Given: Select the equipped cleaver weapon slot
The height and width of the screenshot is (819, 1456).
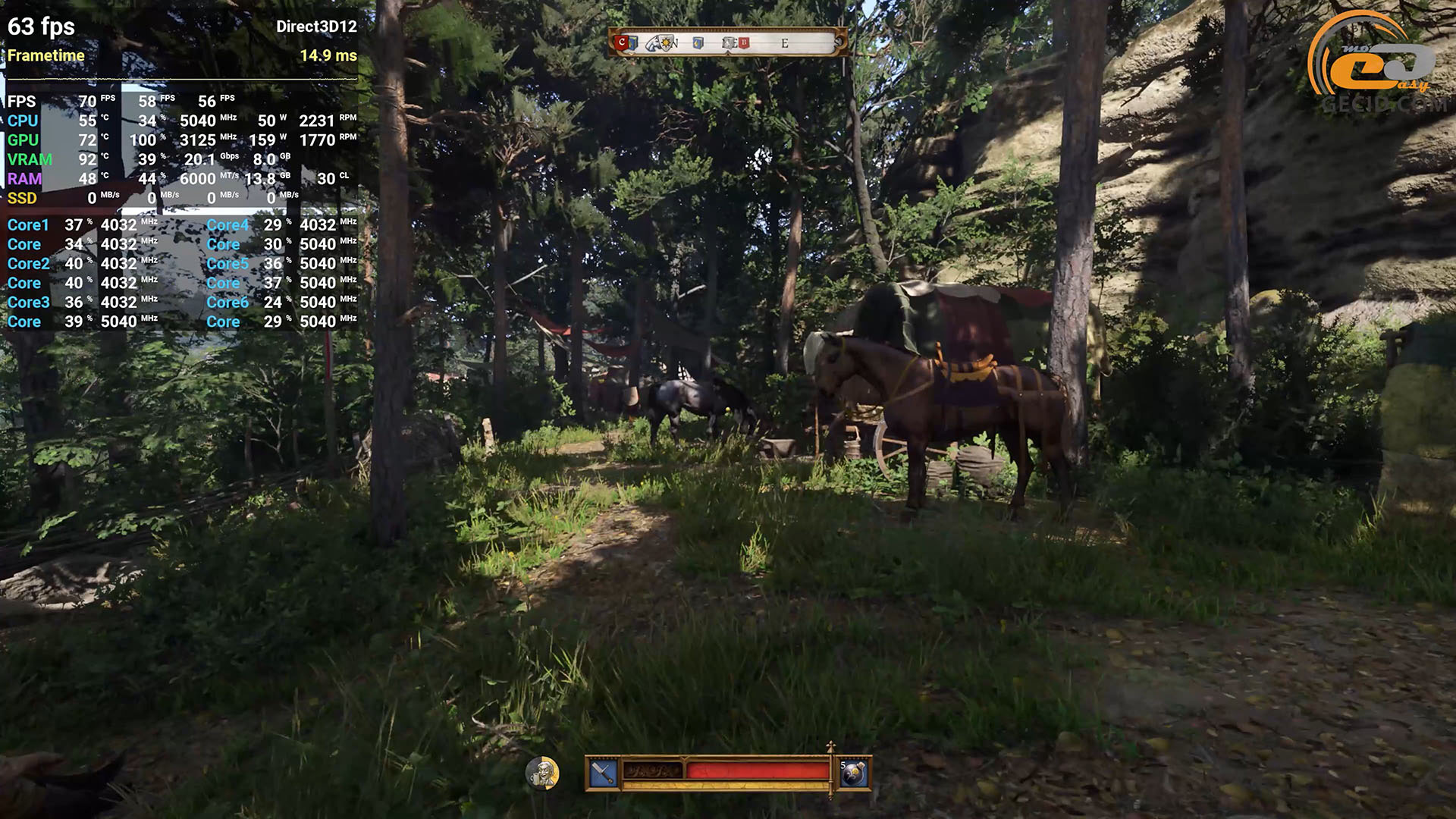Looking at the screenshot, I should [x=604, y=773].
